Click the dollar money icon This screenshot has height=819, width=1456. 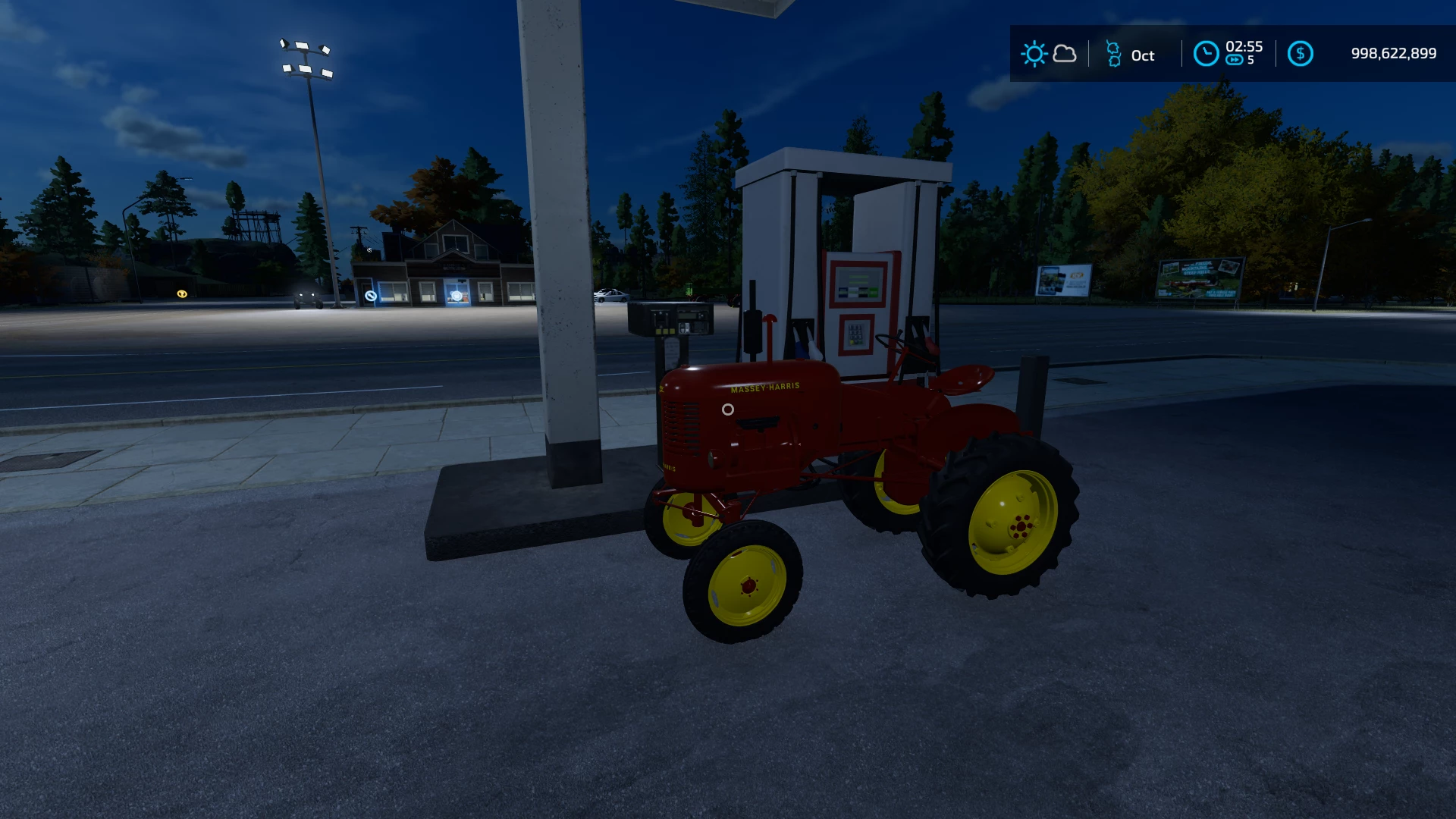[1300, 54]
